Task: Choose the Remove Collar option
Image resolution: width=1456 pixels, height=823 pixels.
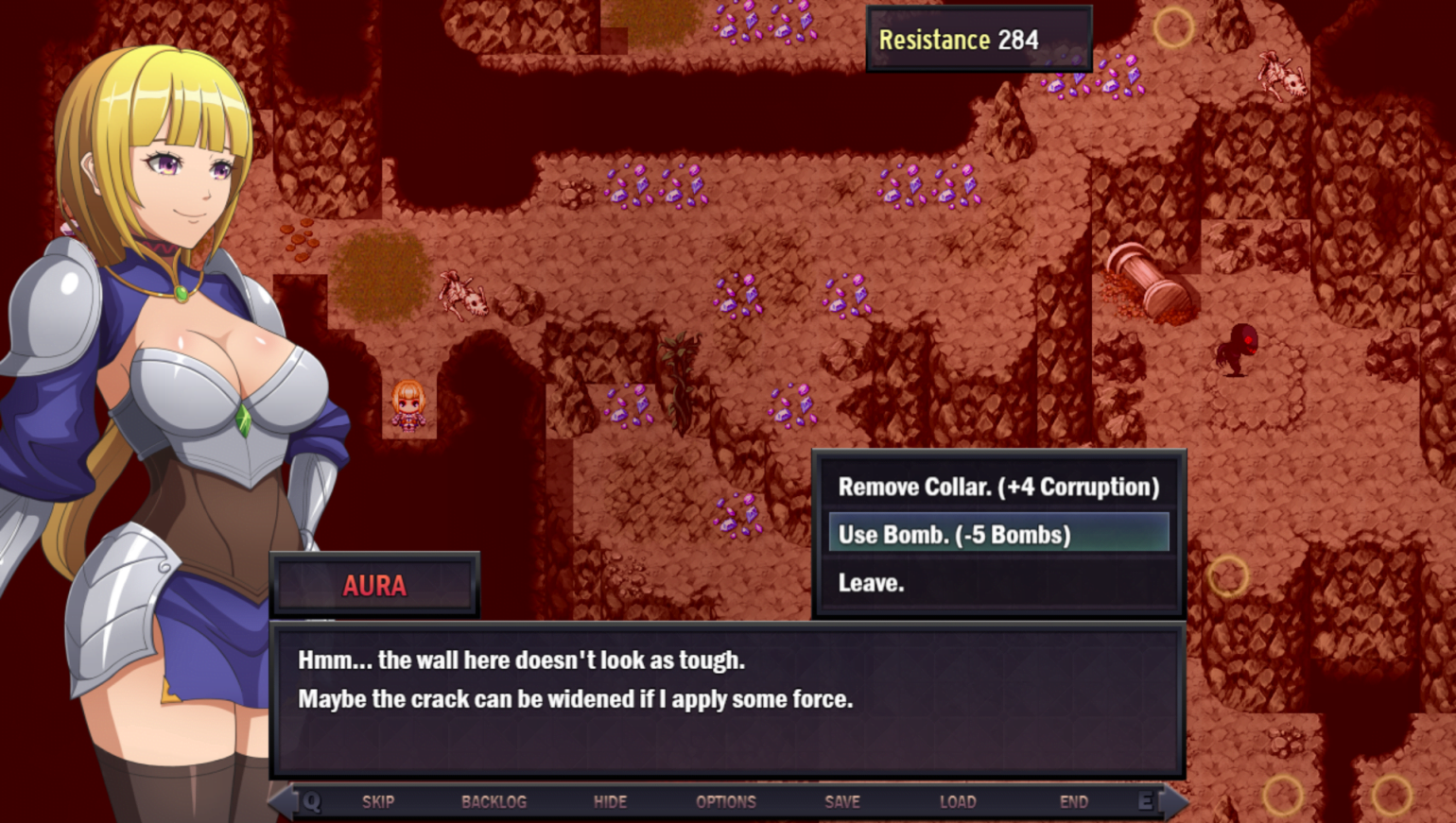Action: click(x=998, y=487)
